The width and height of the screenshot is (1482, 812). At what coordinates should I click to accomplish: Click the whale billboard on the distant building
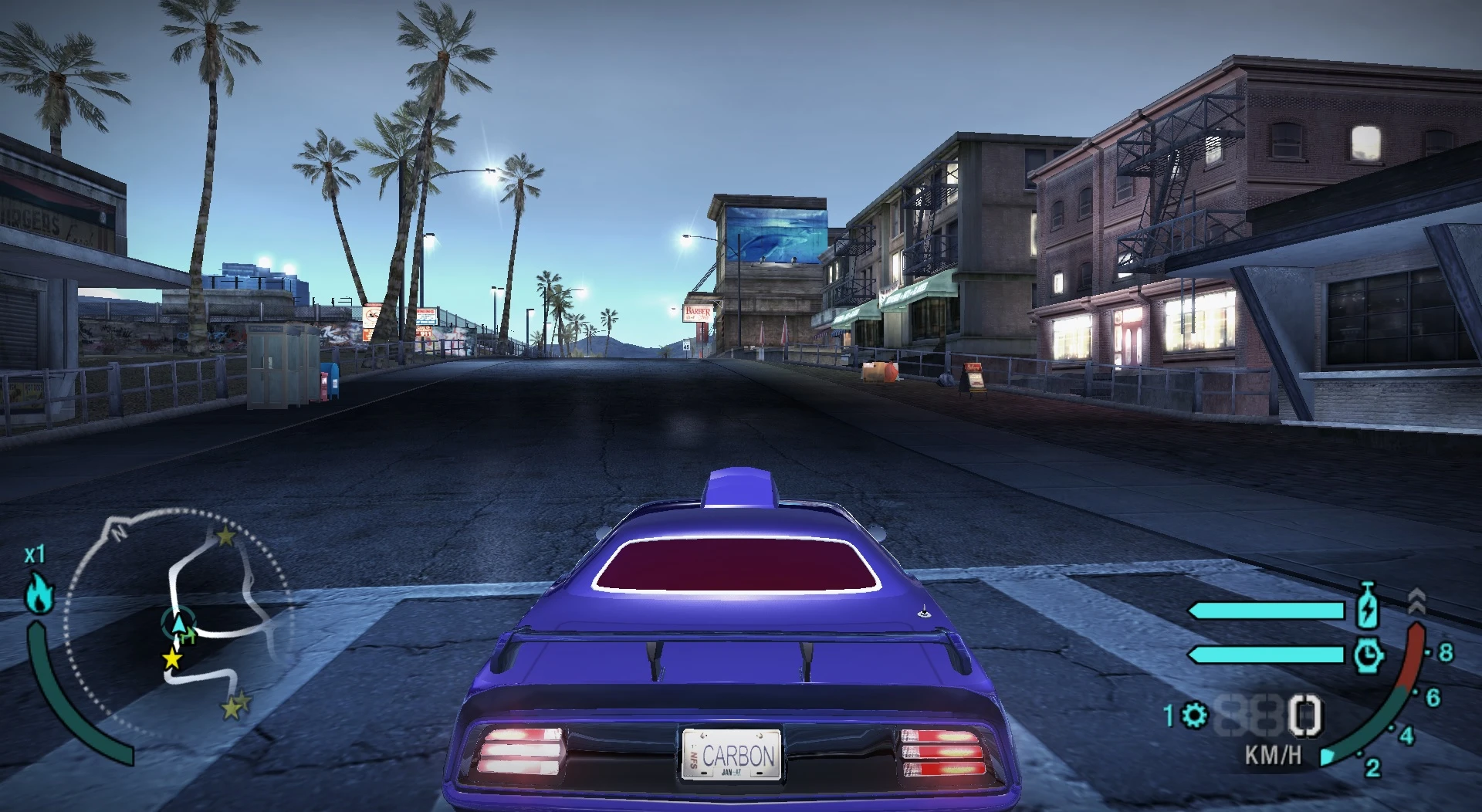(777, 235)
